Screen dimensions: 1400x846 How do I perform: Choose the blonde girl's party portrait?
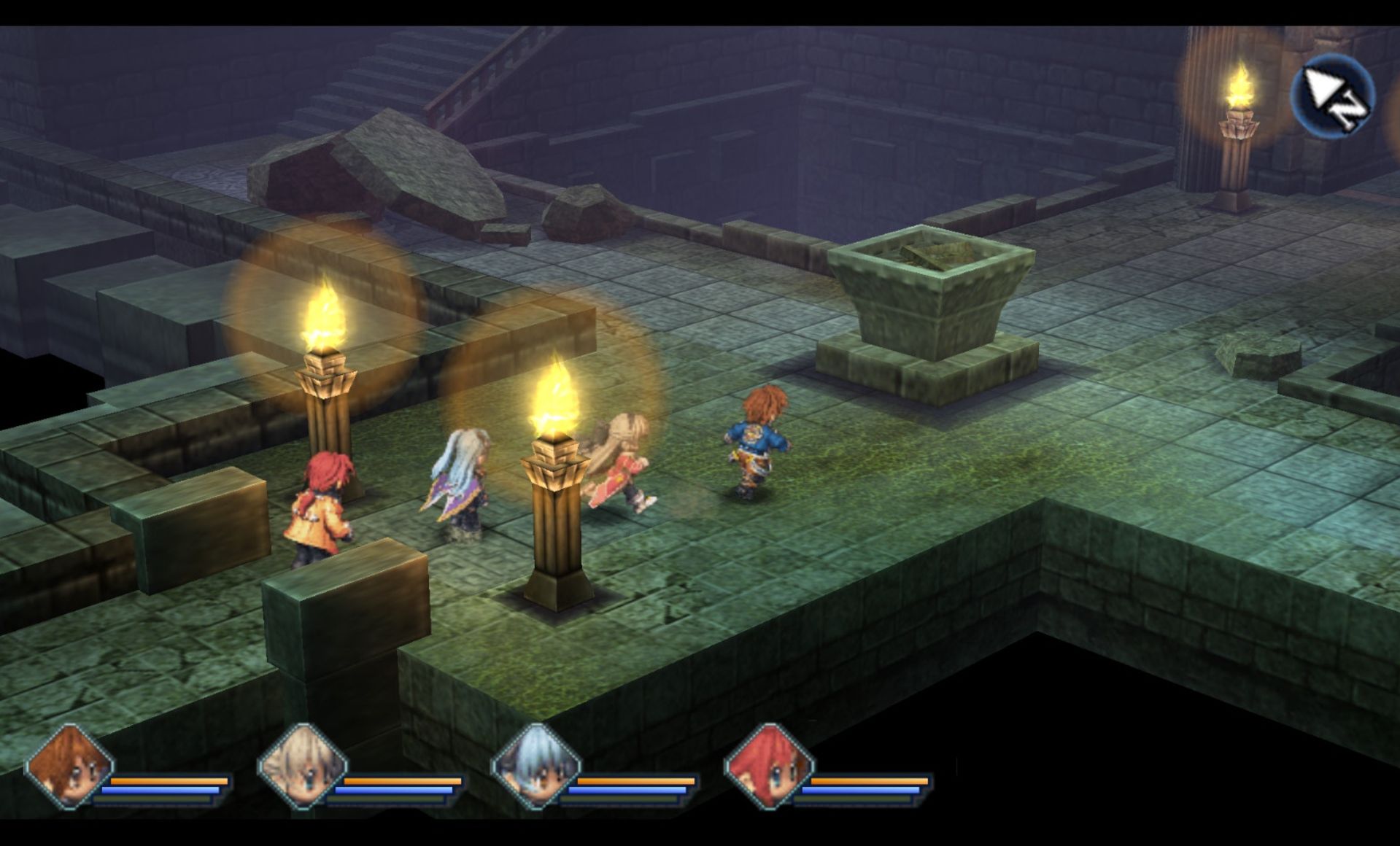pyautogui.click(x=302, y=767)
